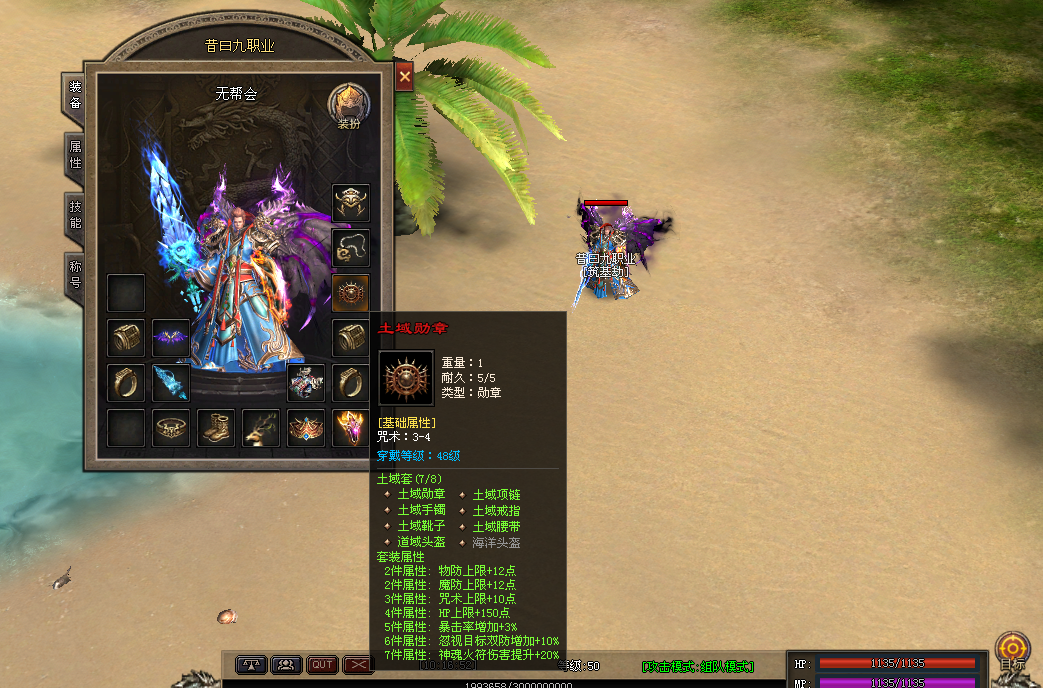This screenshot has width=1043, height=688.
Task: Select the belt equipment slot
Action: [171, 428]
